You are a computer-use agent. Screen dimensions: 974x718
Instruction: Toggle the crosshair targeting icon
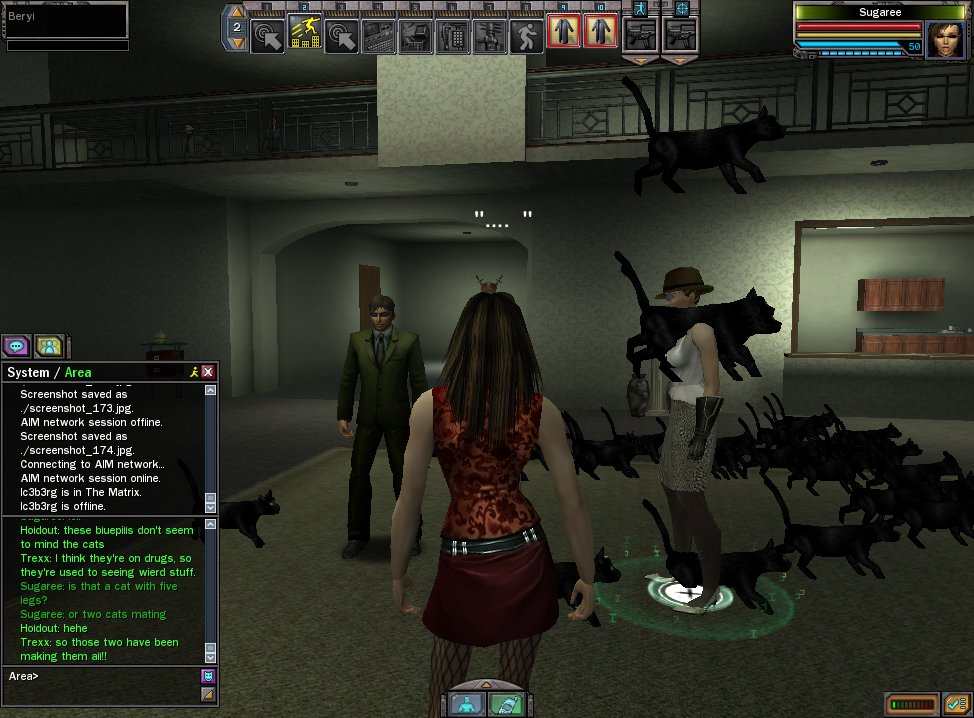point(682,8)
